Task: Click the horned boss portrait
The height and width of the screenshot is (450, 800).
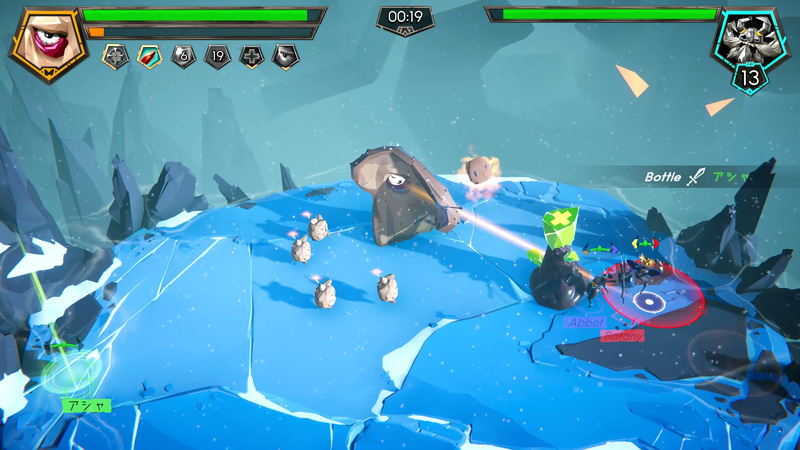Action: (752, 40)
